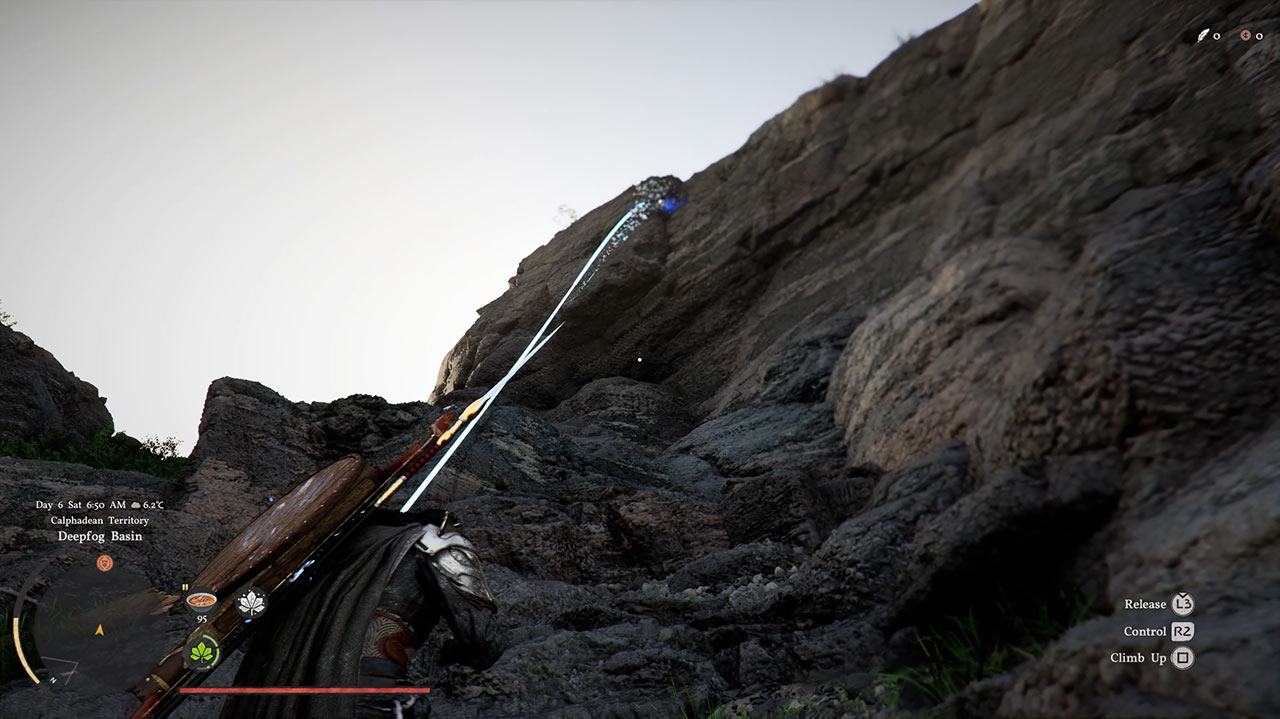Select the orange shield marker above minimap
This screenshot has height=719, width=1280.
104,563
